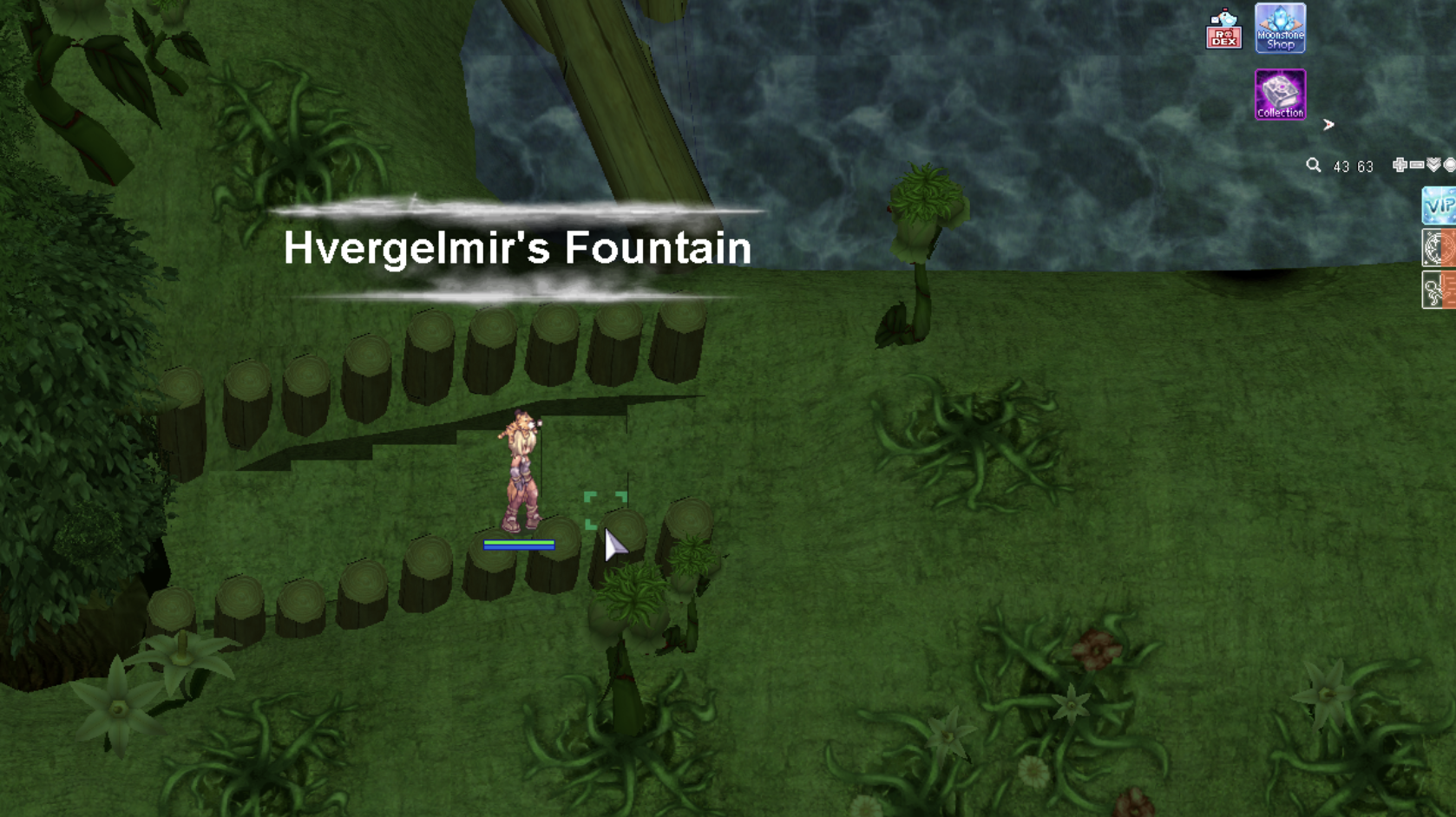Zoom in the minimap with plus button
Image resolution: width=1456 pixels, height=817 pixels.
pyautogui.click(x=1400, y=165)
